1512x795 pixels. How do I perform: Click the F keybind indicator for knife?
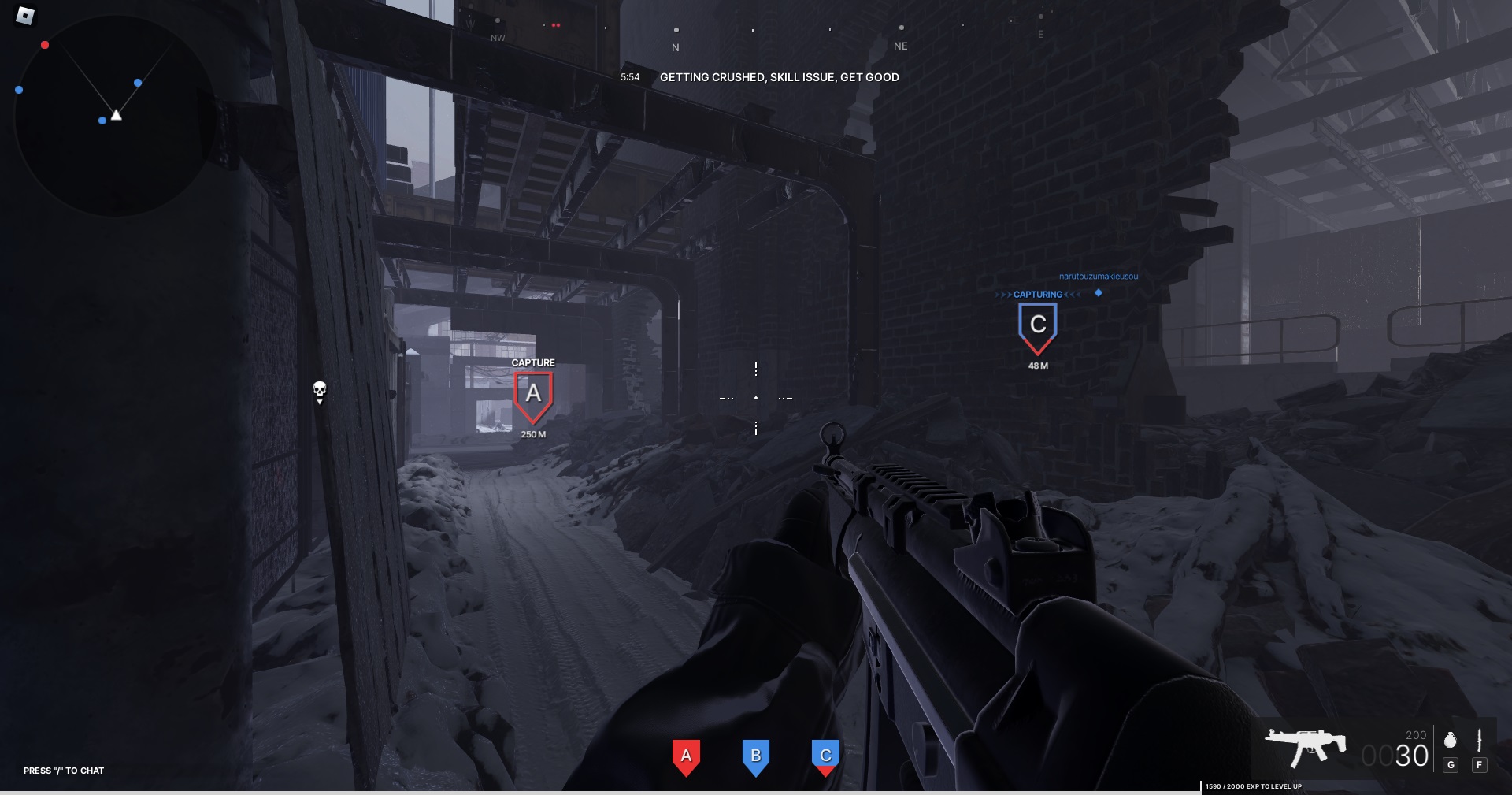(1479, 764)
